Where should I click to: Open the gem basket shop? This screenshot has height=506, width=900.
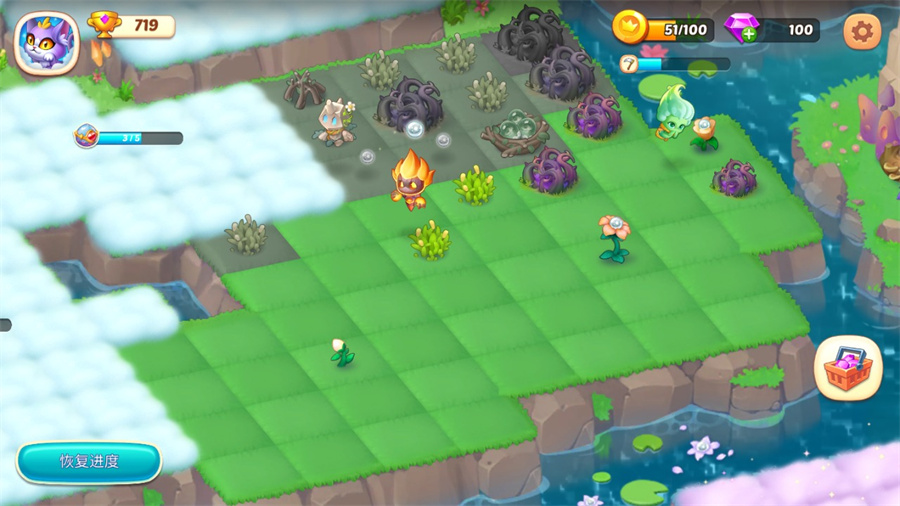tap(847, 367)
